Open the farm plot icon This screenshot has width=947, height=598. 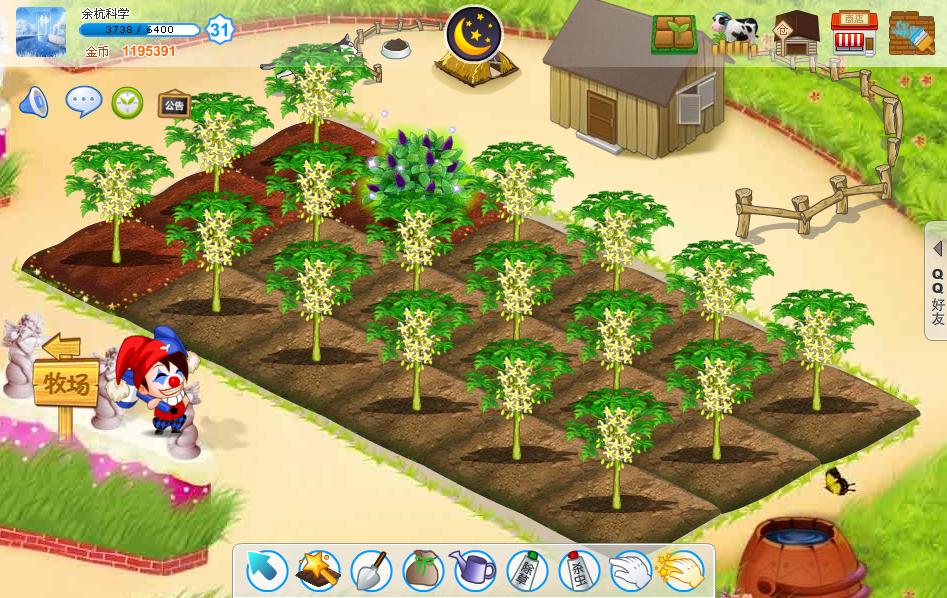click(x=675, y=34)
